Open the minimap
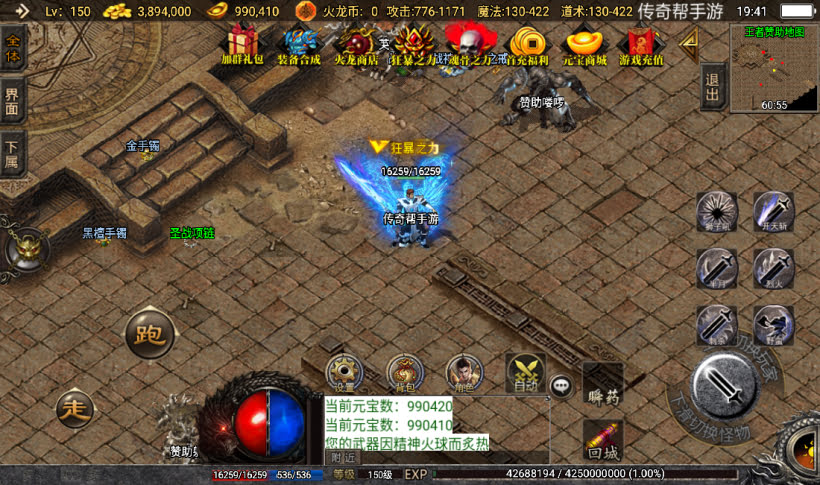 pyautogui.click(x=773, y=68)
